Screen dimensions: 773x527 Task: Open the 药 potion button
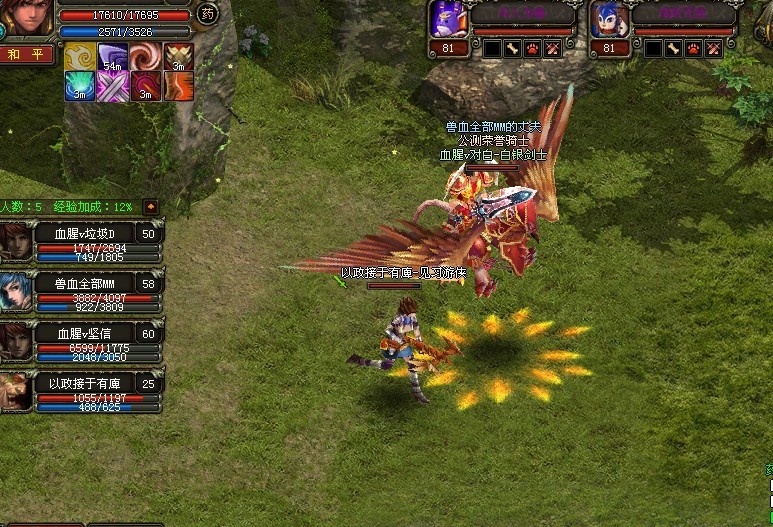point(207,14)
